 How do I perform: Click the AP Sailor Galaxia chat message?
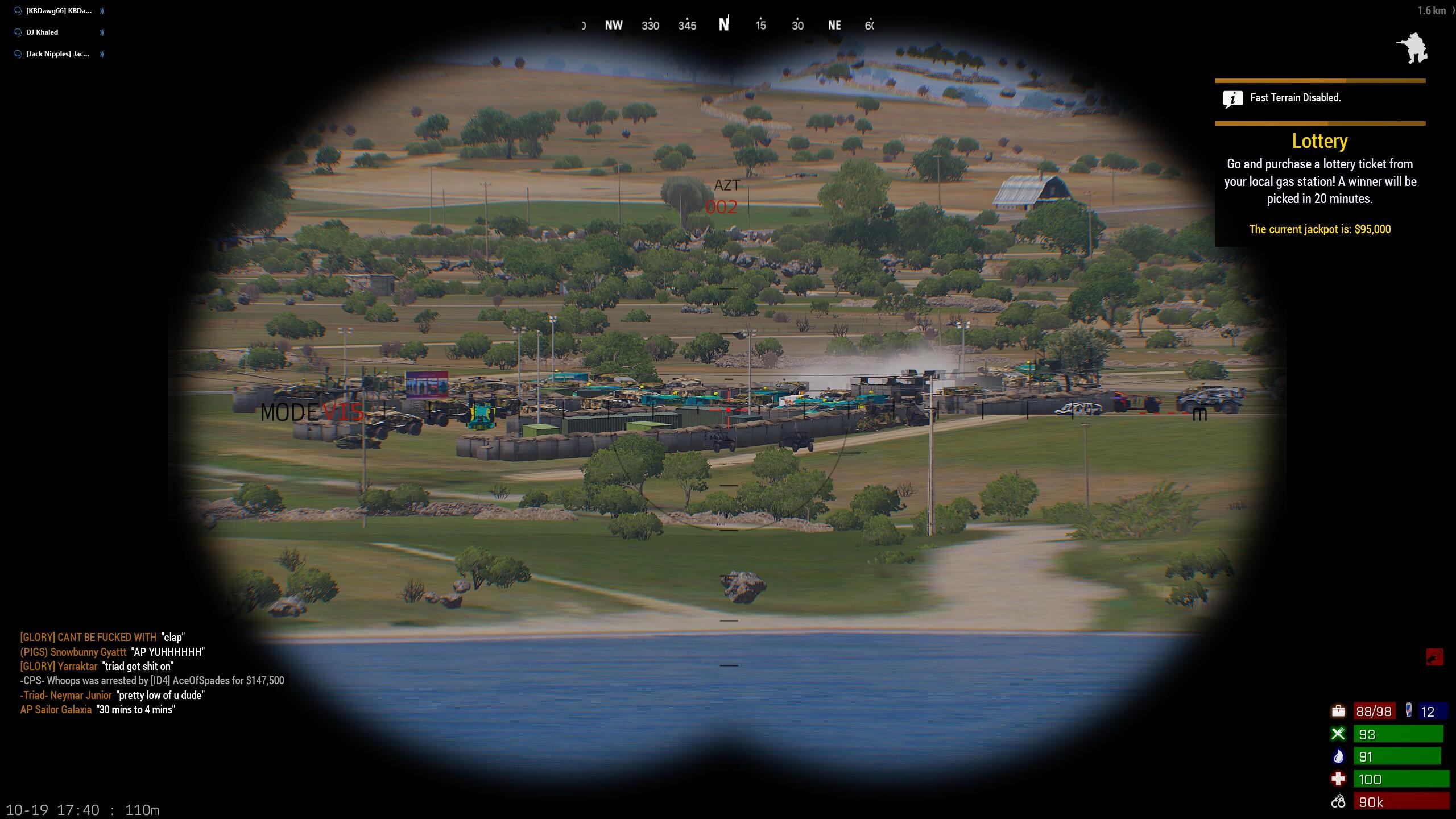point(97,710)
